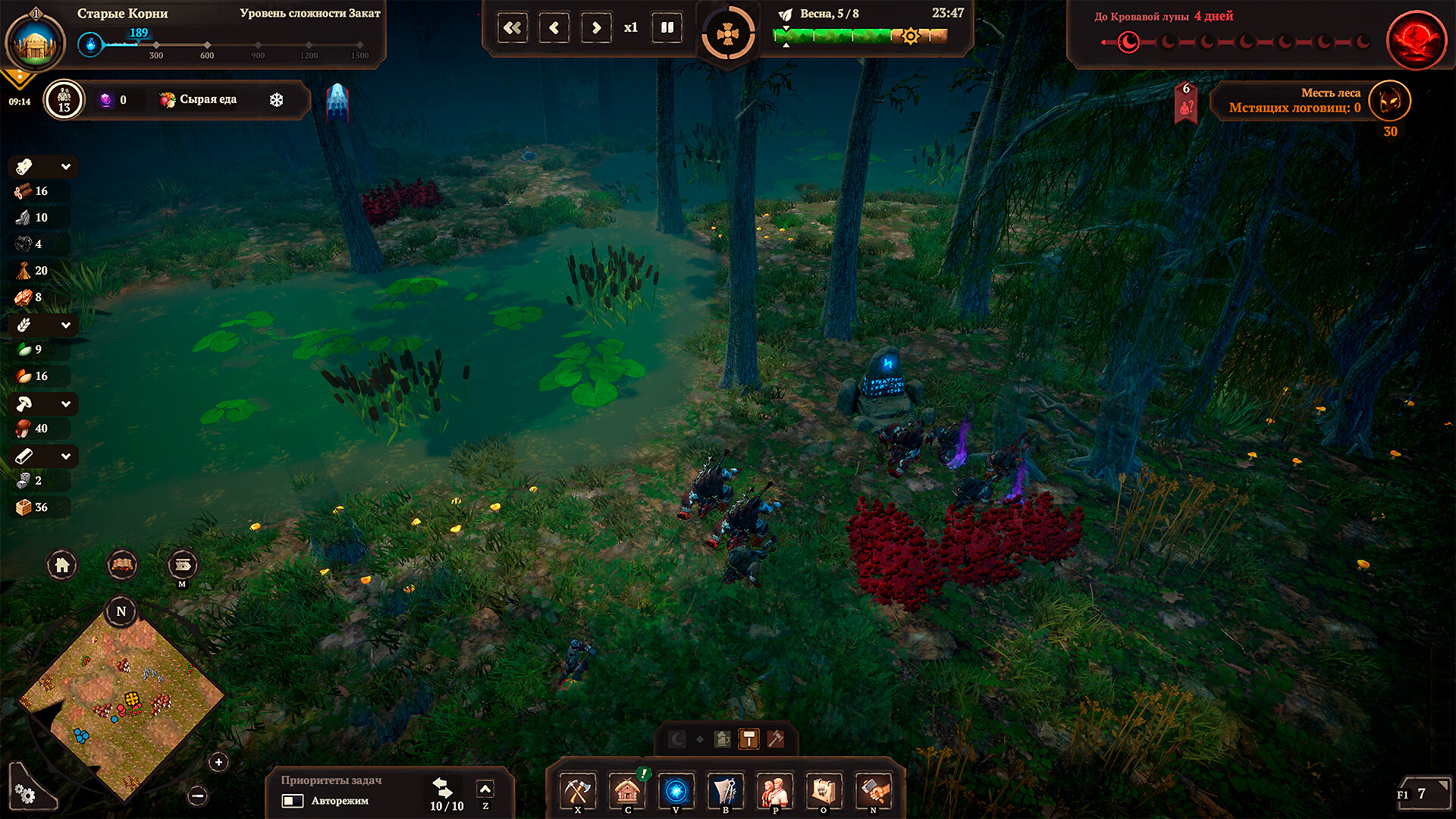The height and width of the screenshot is (819, 1456).
Task: Expand the wood resources category chevron
Action: tap(66, 166)
